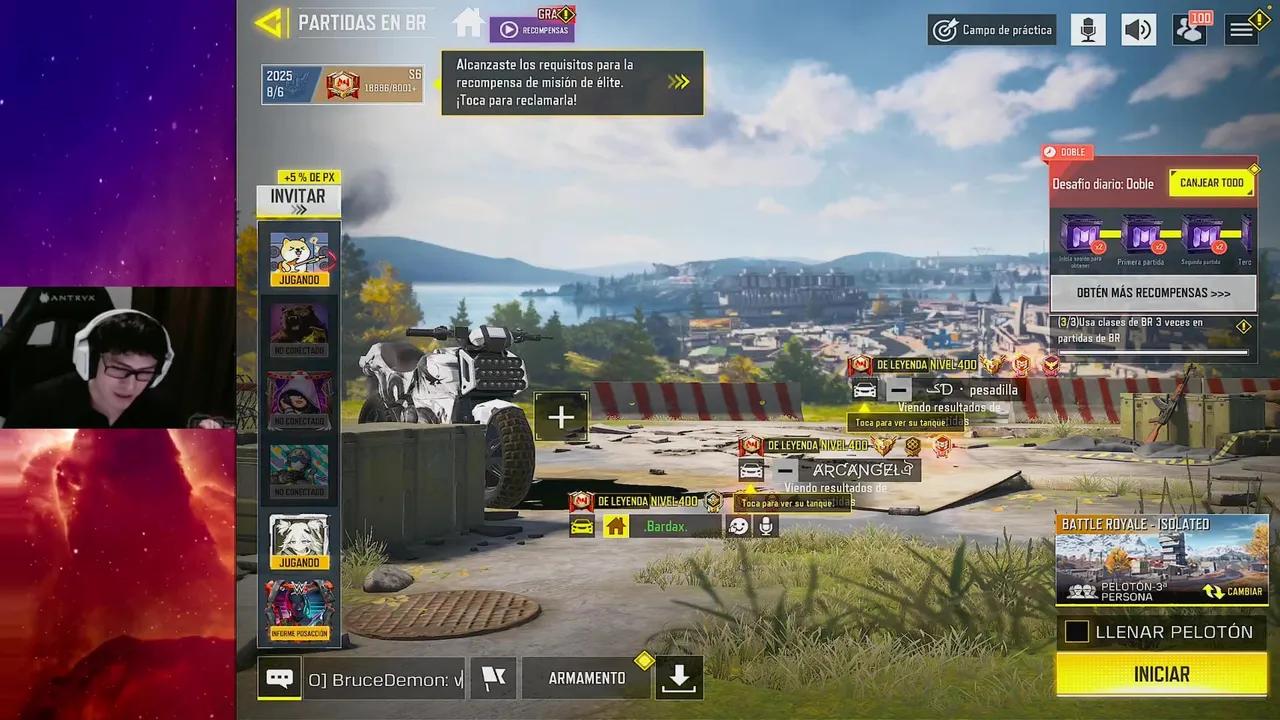Image resolution: width=1280 pixels, height=720 pixels.
Task: Tap Canjear Todo on the daily challenge
Action: [x=1211, y=183]
